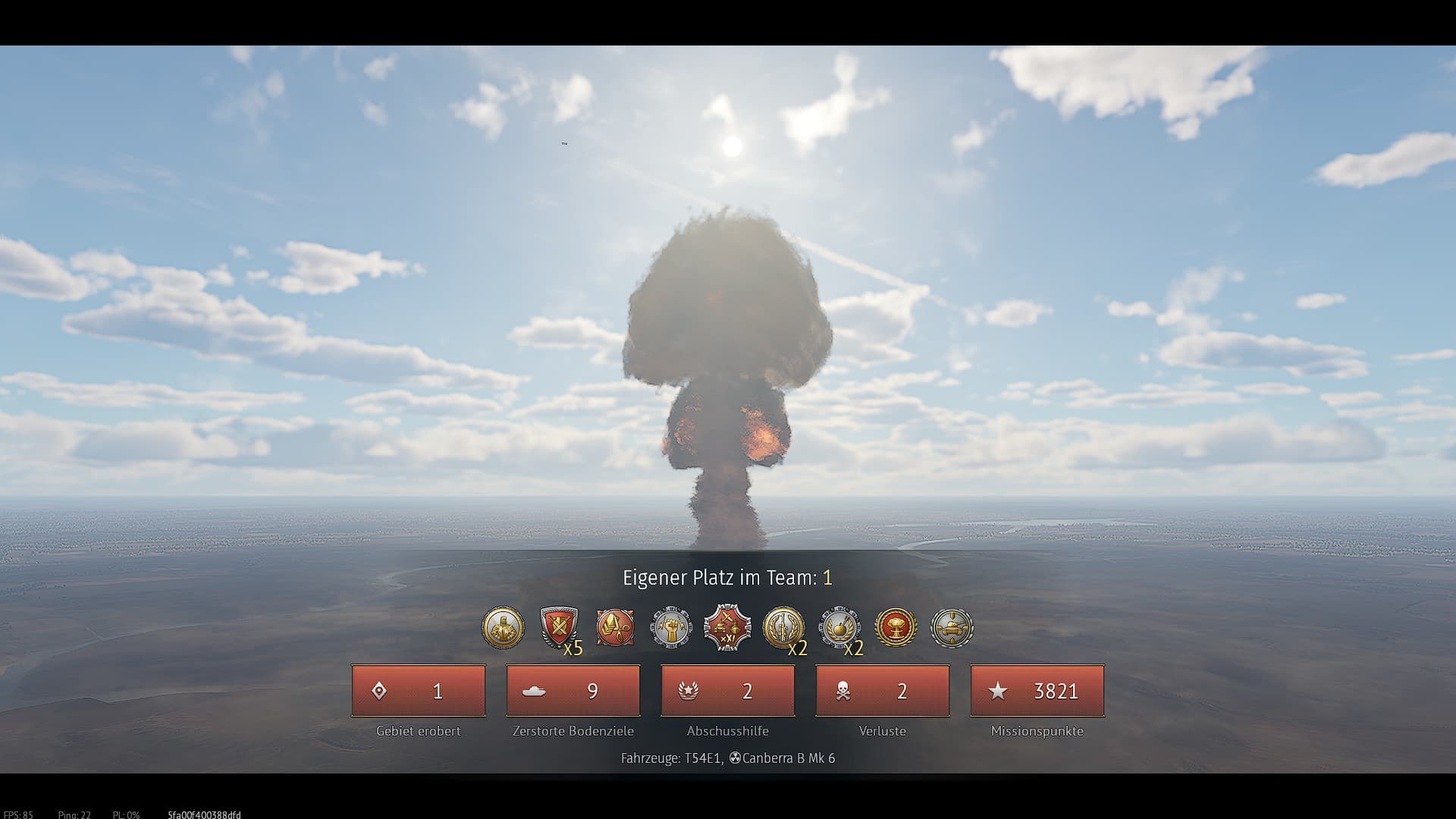Screen dimensions: 1456x819
Task: Select the bomb with laurel wreath medal
Action: 839,628
